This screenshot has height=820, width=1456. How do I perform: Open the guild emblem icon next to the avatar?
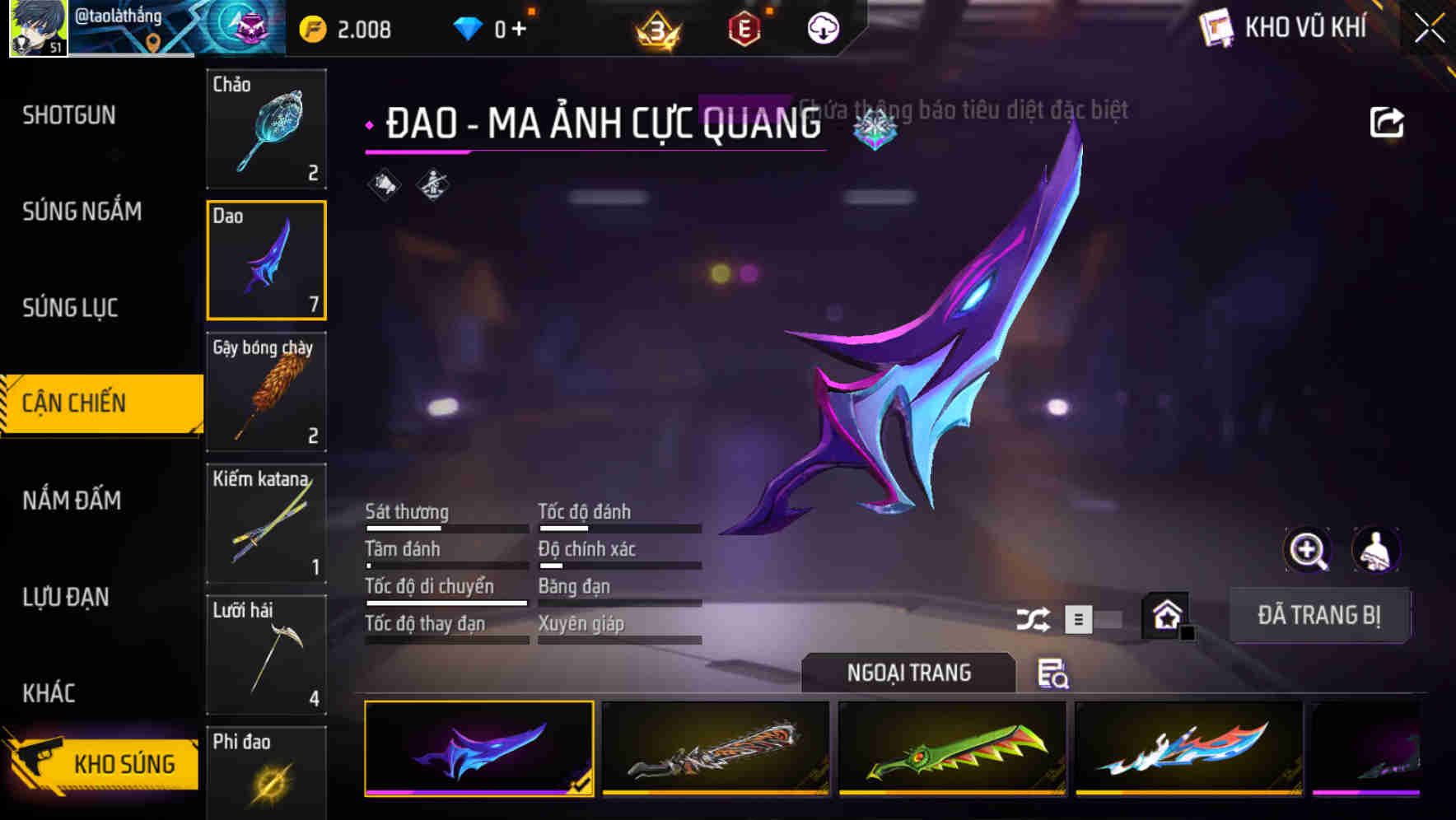(x=241, y=28)
